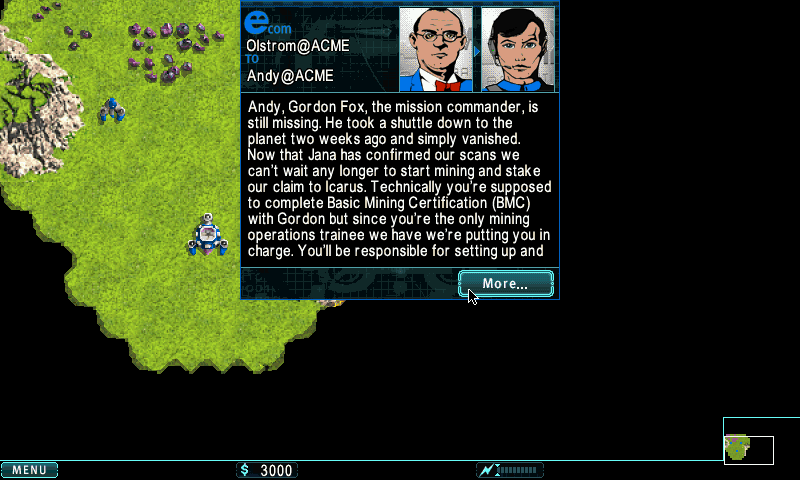Select the Andy portrait with headset

pyautogui.click(x=517, y=50)
